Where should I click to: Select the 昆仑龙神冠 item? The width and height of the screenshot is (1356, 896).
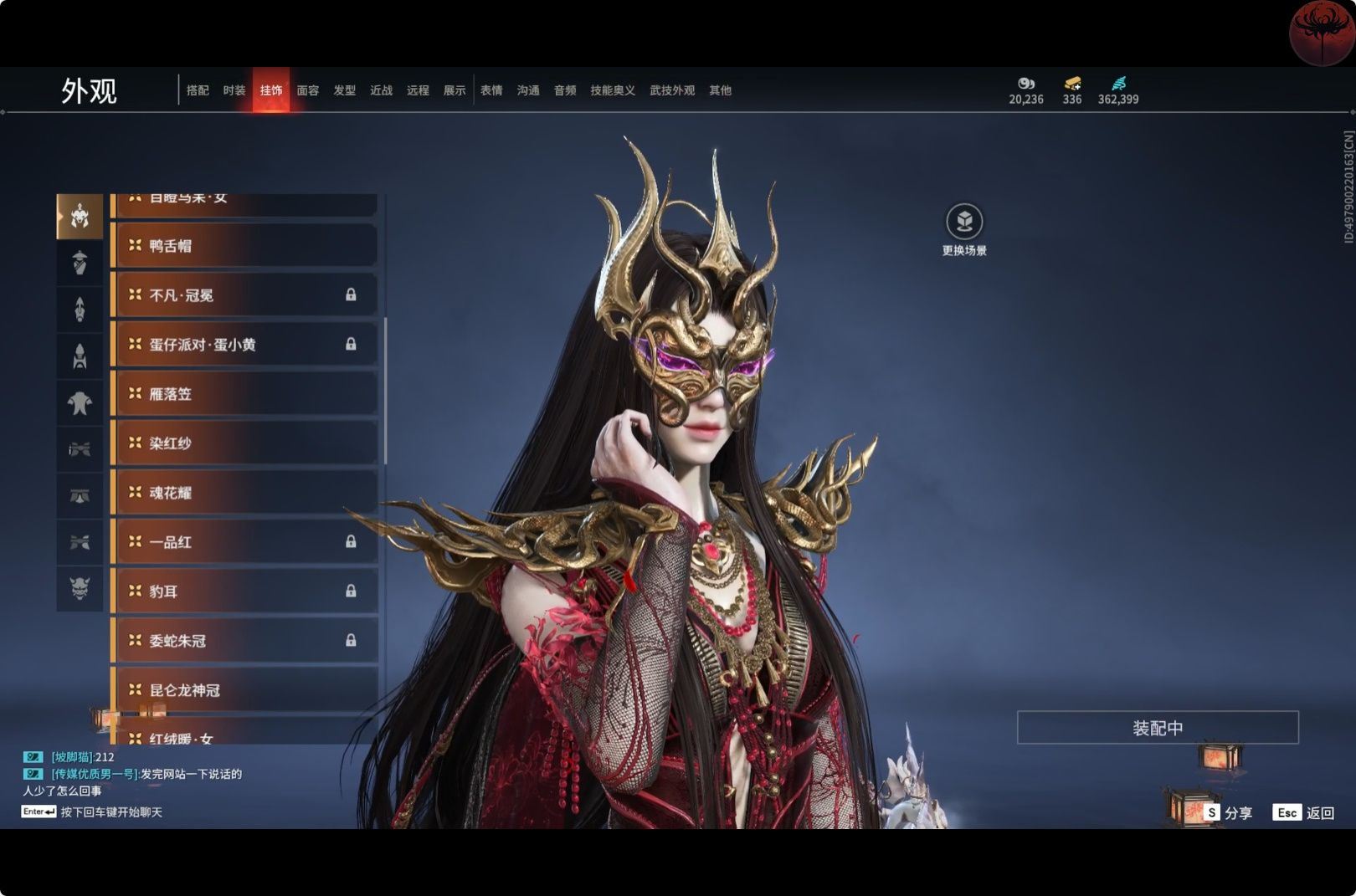(244, 690)
